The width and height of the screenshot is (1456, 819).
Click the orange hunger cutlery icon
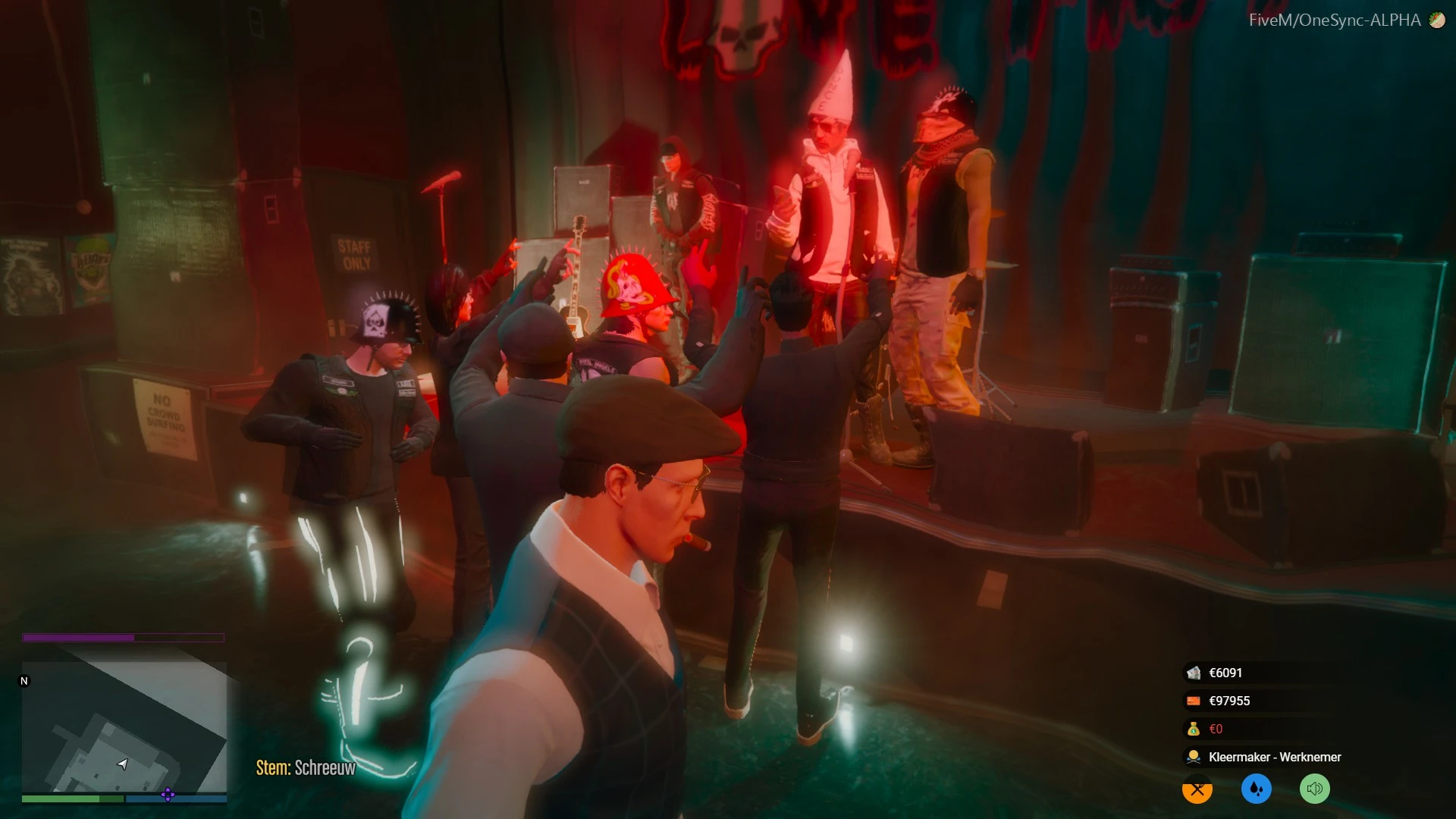[x=1196, y=789]
